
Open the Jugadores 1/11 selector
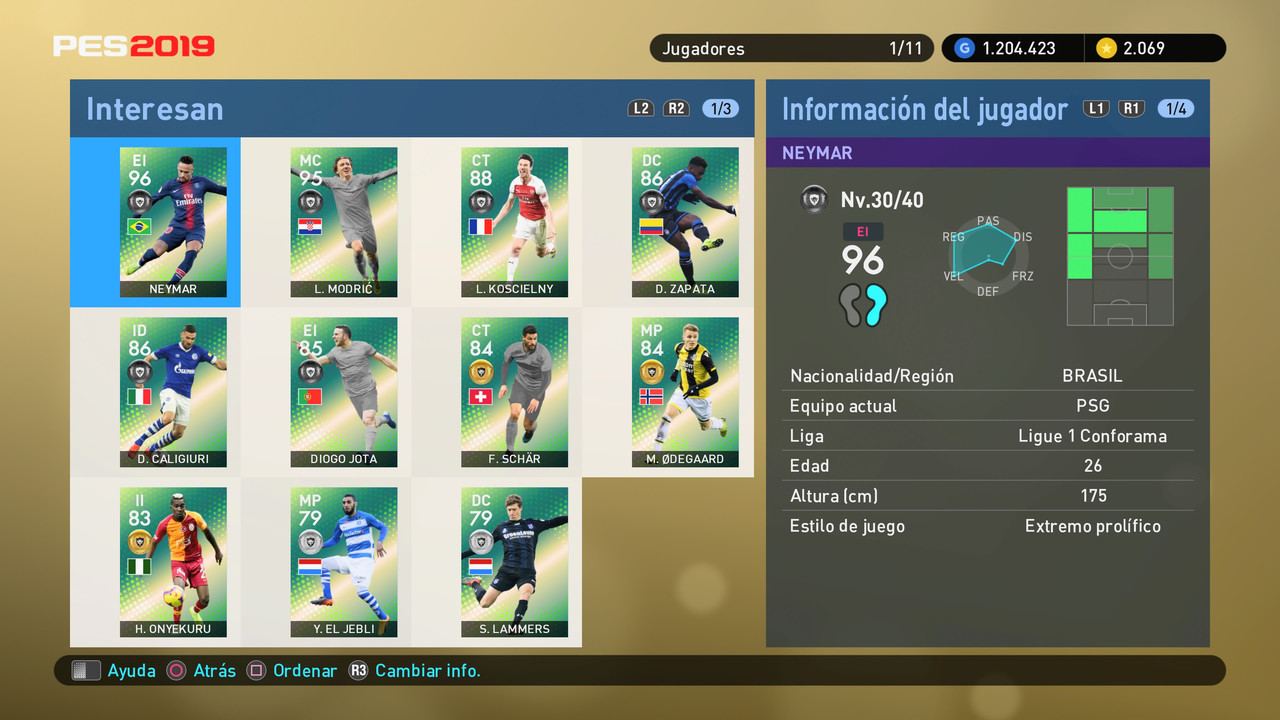click(x=791, y=48)
